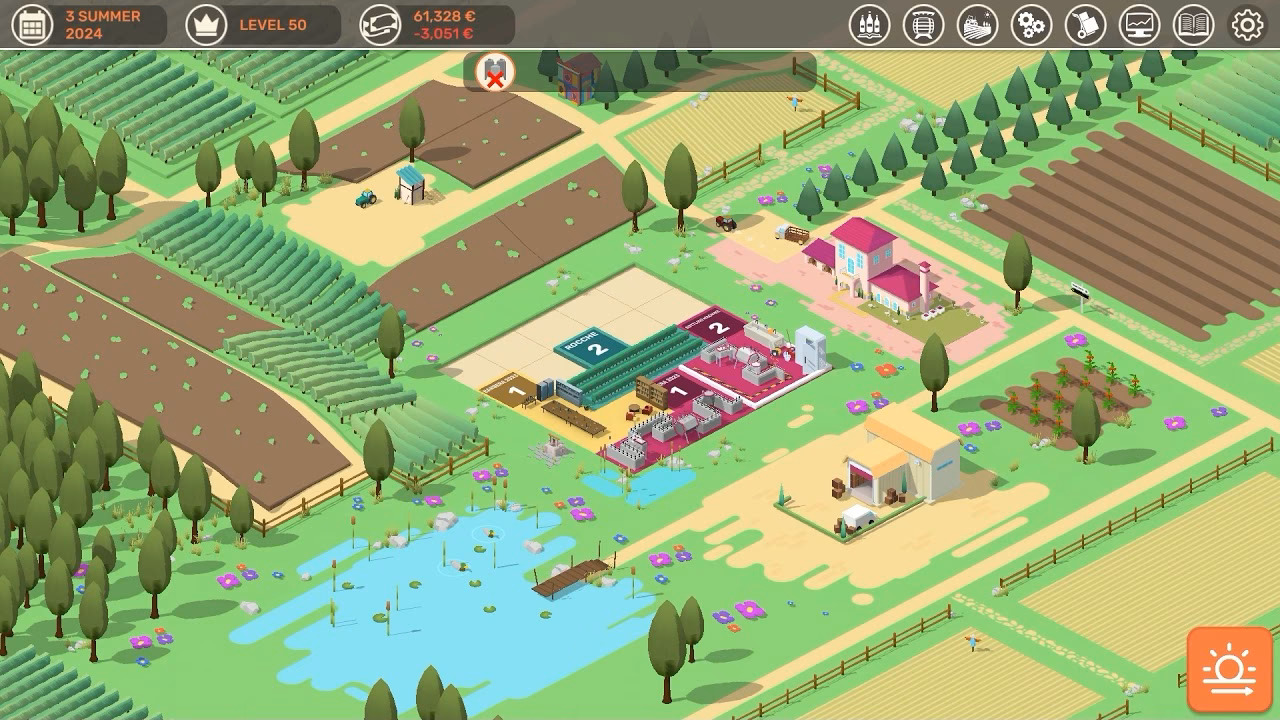Click the crown Level 50 badge

pyautogui.click(x=240, y=24)
